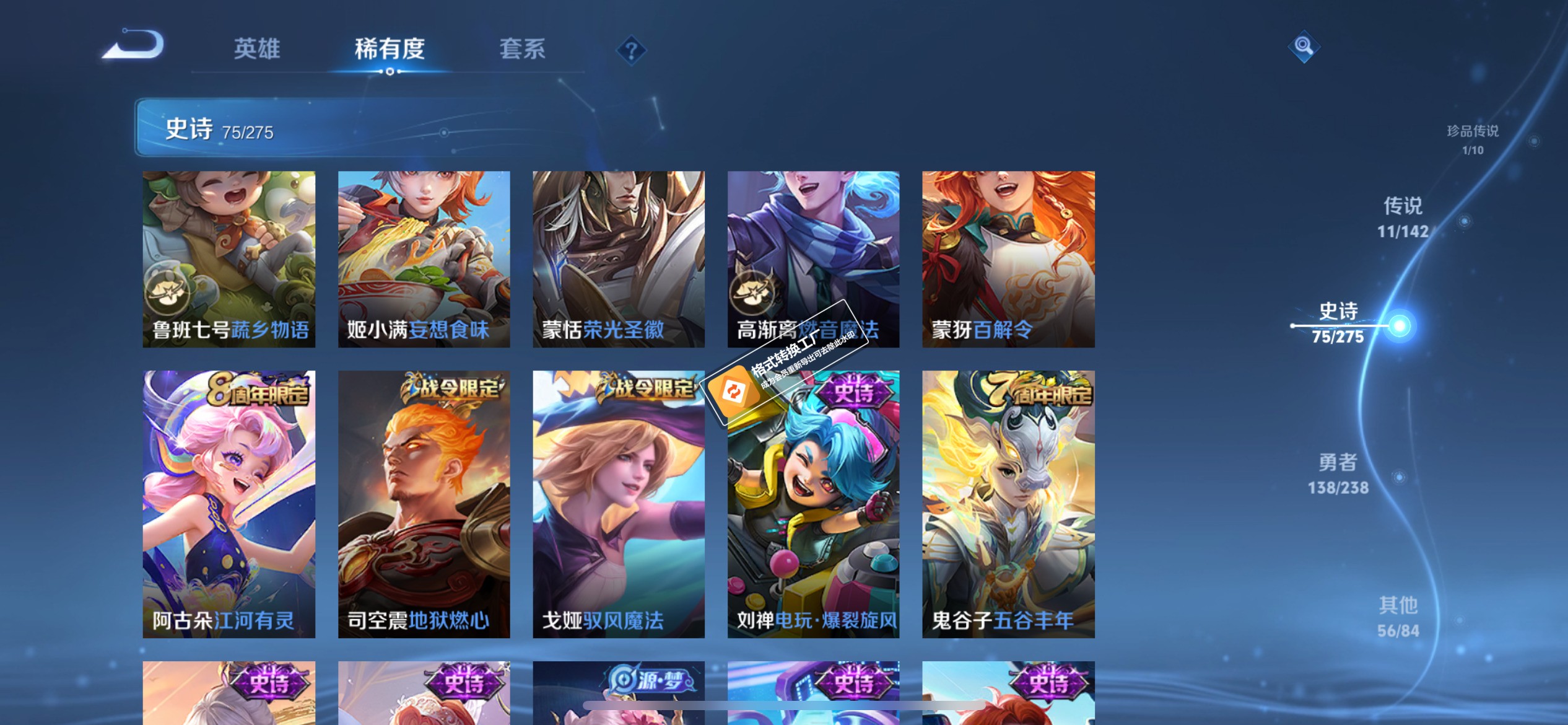
Task: Switch to the 套系 tab
Action: 523,49
